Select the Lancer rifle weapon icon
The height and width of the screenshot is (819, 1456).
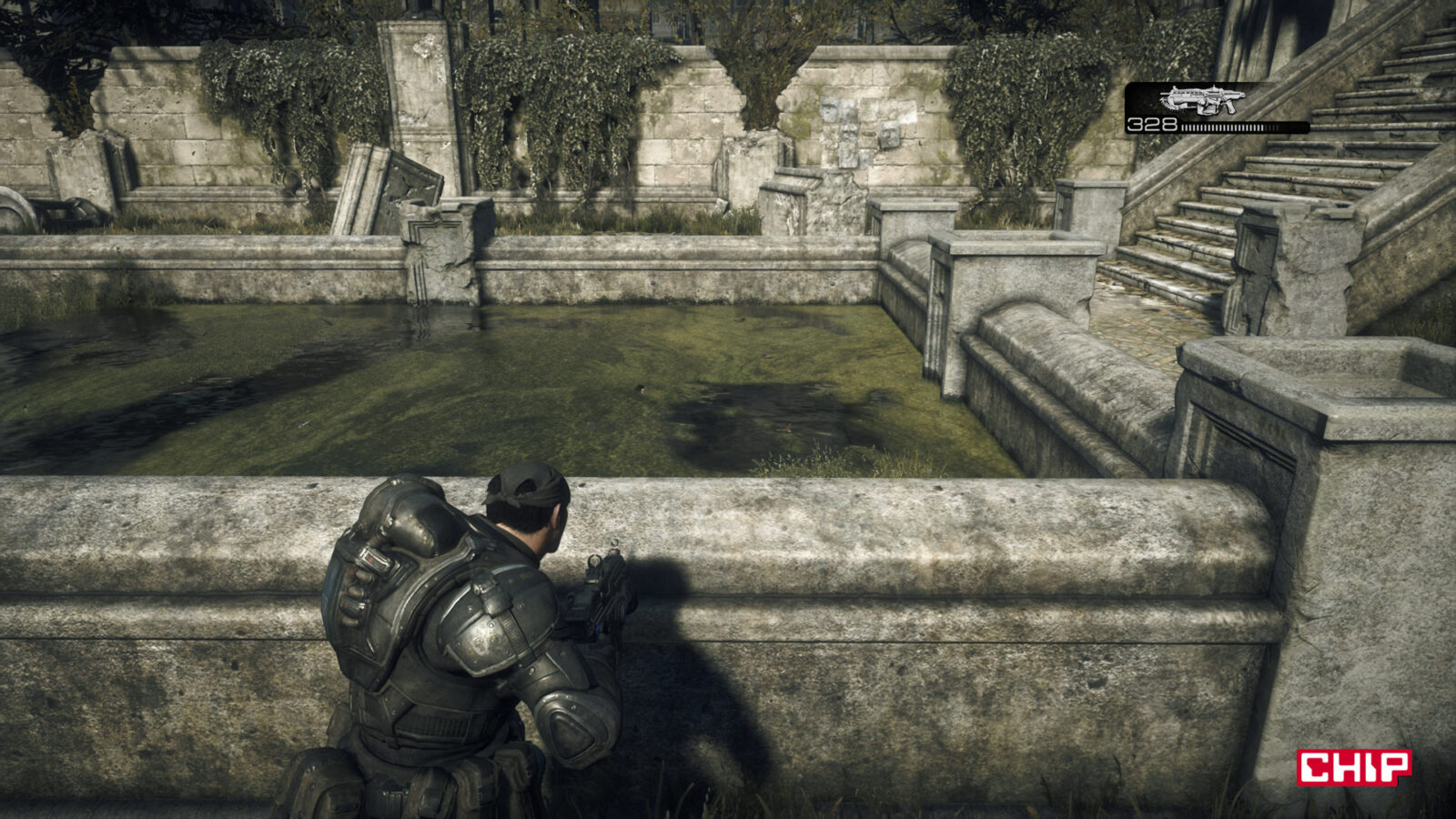1199,100
